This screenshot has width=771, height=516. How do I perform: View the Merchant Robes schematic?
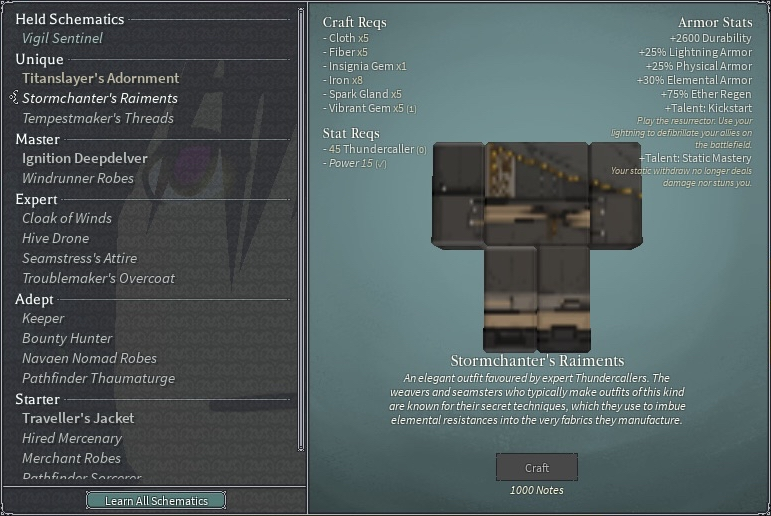click(x=71, y=458)
